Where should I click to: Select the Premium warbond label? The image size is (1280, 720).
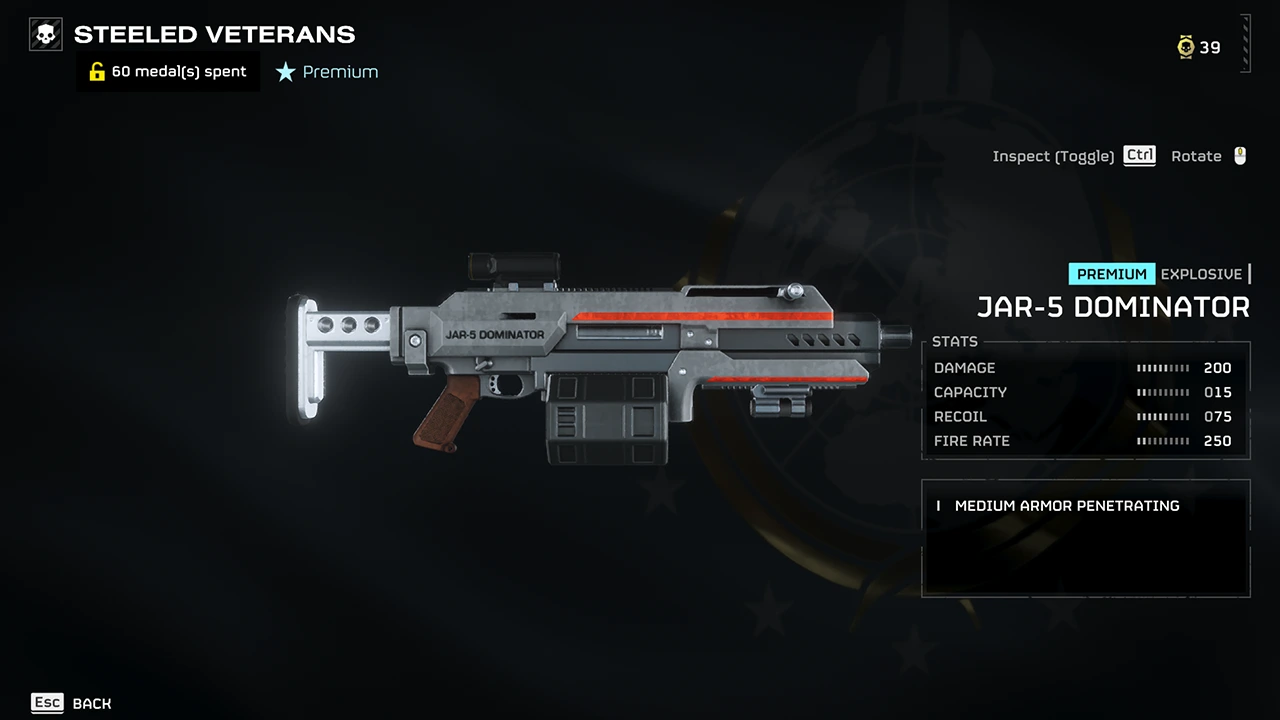(340, 71)
